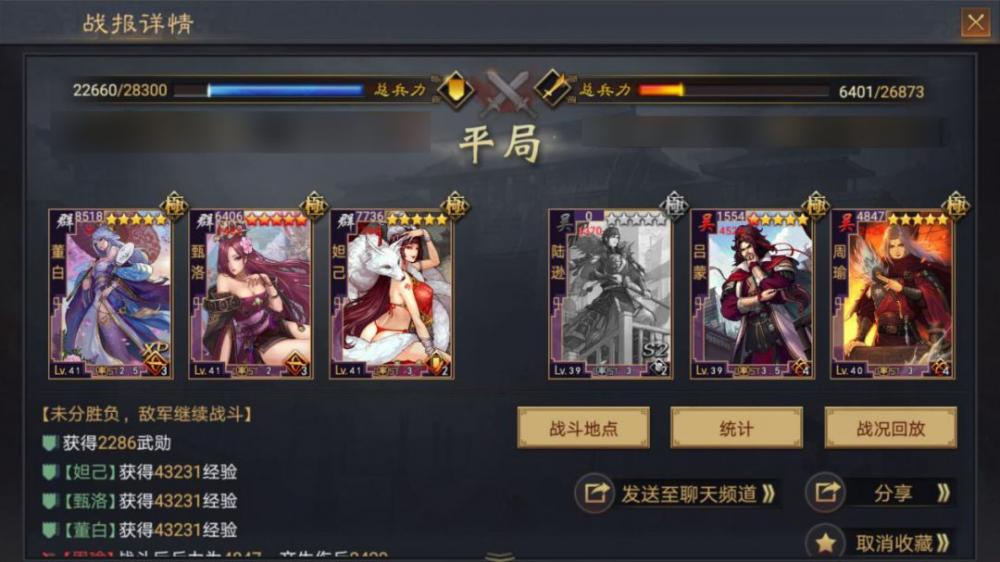Remove favorite with 取消收藏 button
This screenshot has width=1000, height=562.
[880, 543]
